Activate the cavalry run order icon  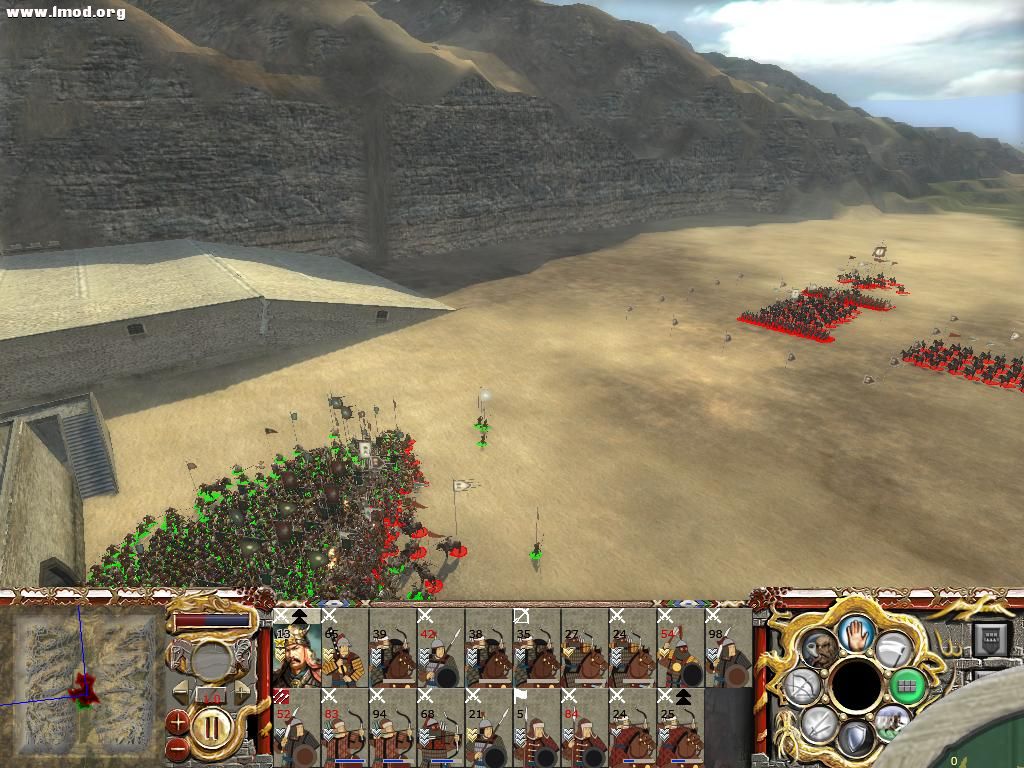click(x=892, y=722)
